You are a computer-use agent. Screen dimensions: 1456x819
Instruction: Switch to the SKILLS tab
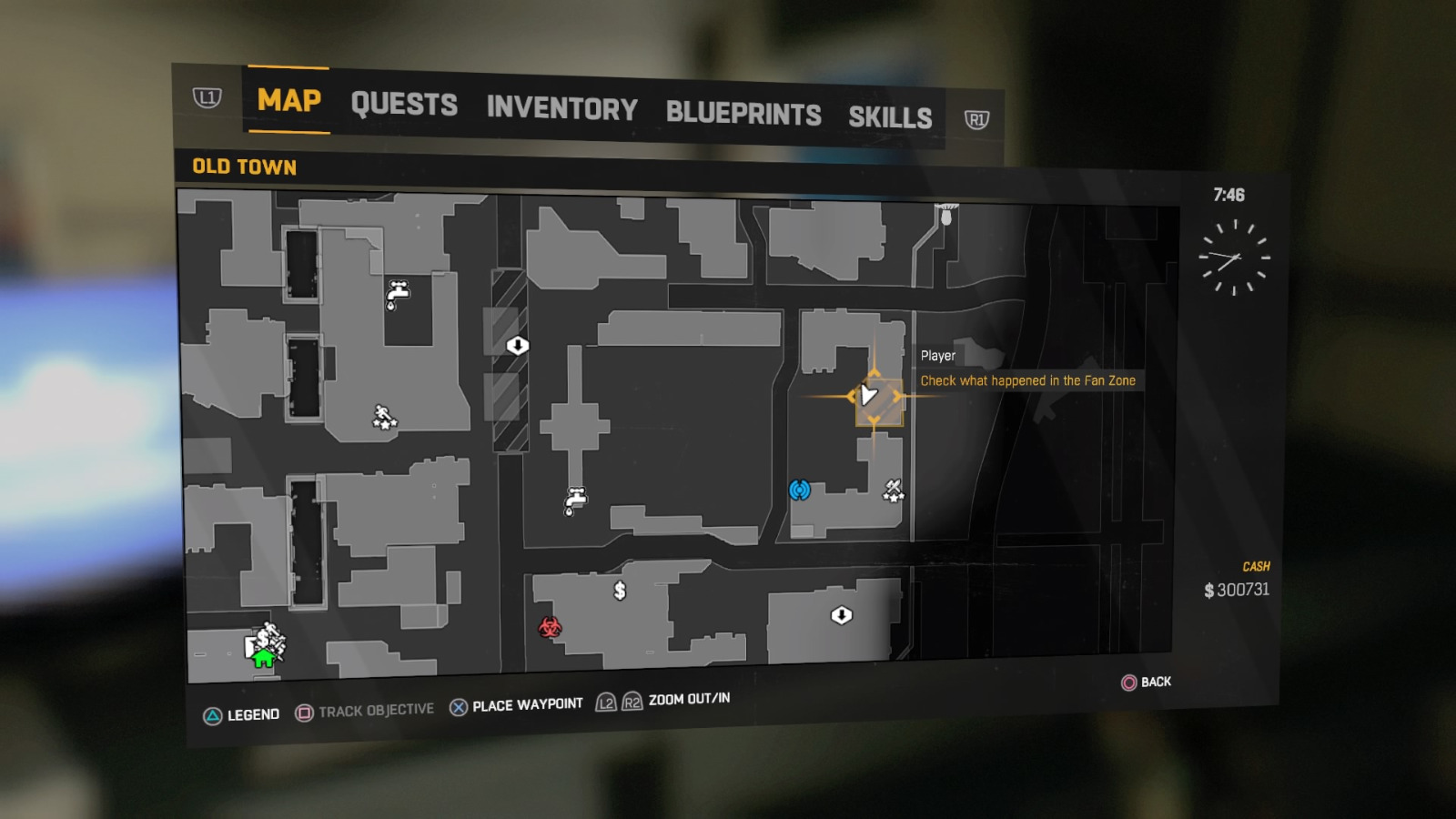890,118
